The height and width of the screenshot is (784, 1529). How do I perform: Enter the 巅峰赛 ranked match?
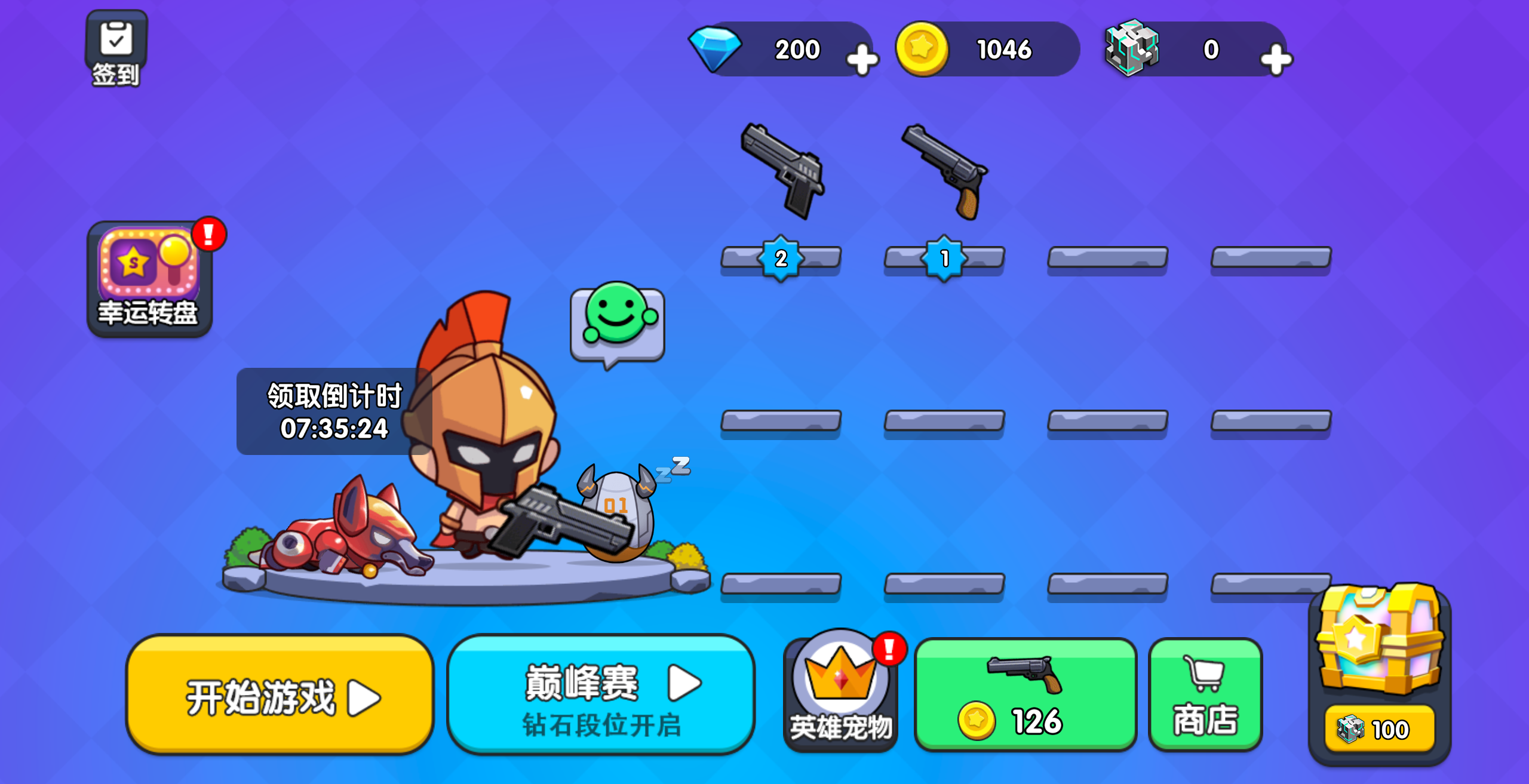tap(601, 695)
